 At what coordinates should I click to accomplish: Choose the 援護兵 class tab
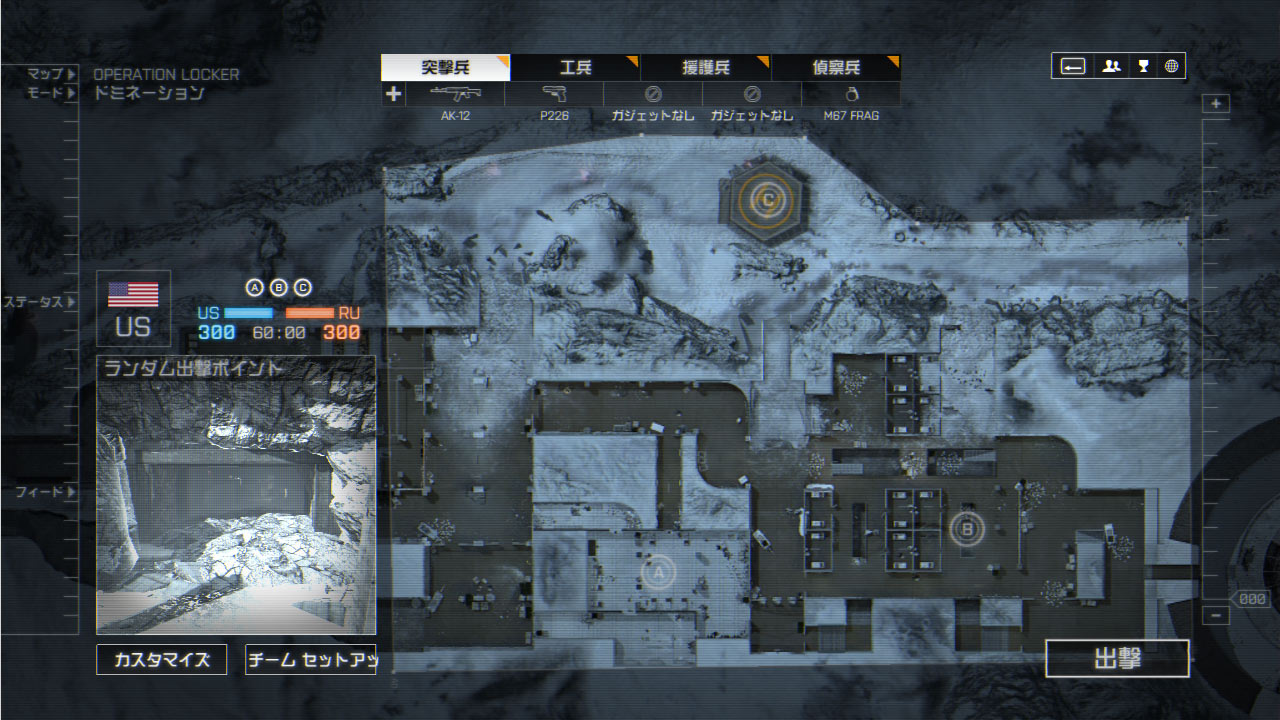tap(705, 68)
